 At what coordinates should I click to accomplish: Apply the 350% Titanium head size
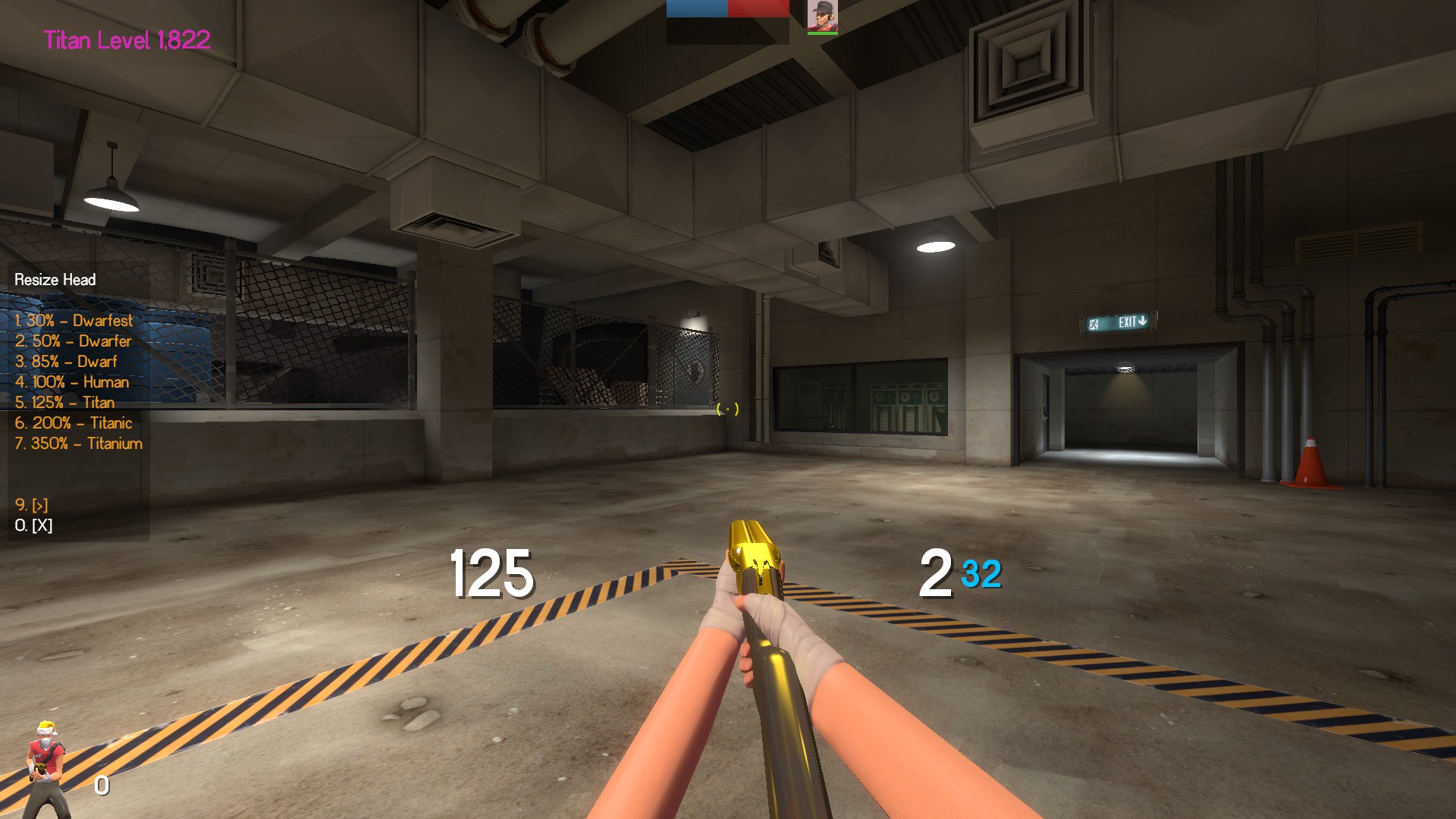click(x=78, y=444)
